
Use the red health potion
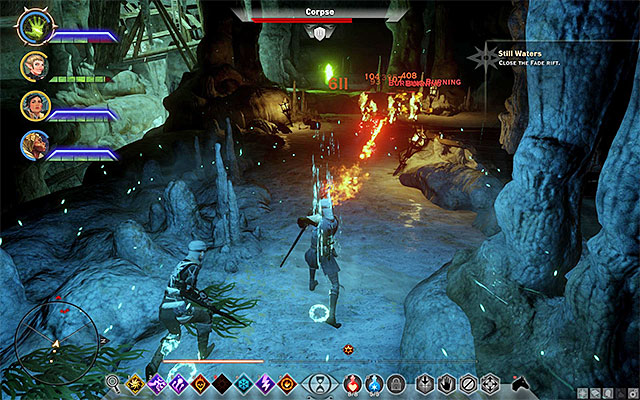[351, 382]
